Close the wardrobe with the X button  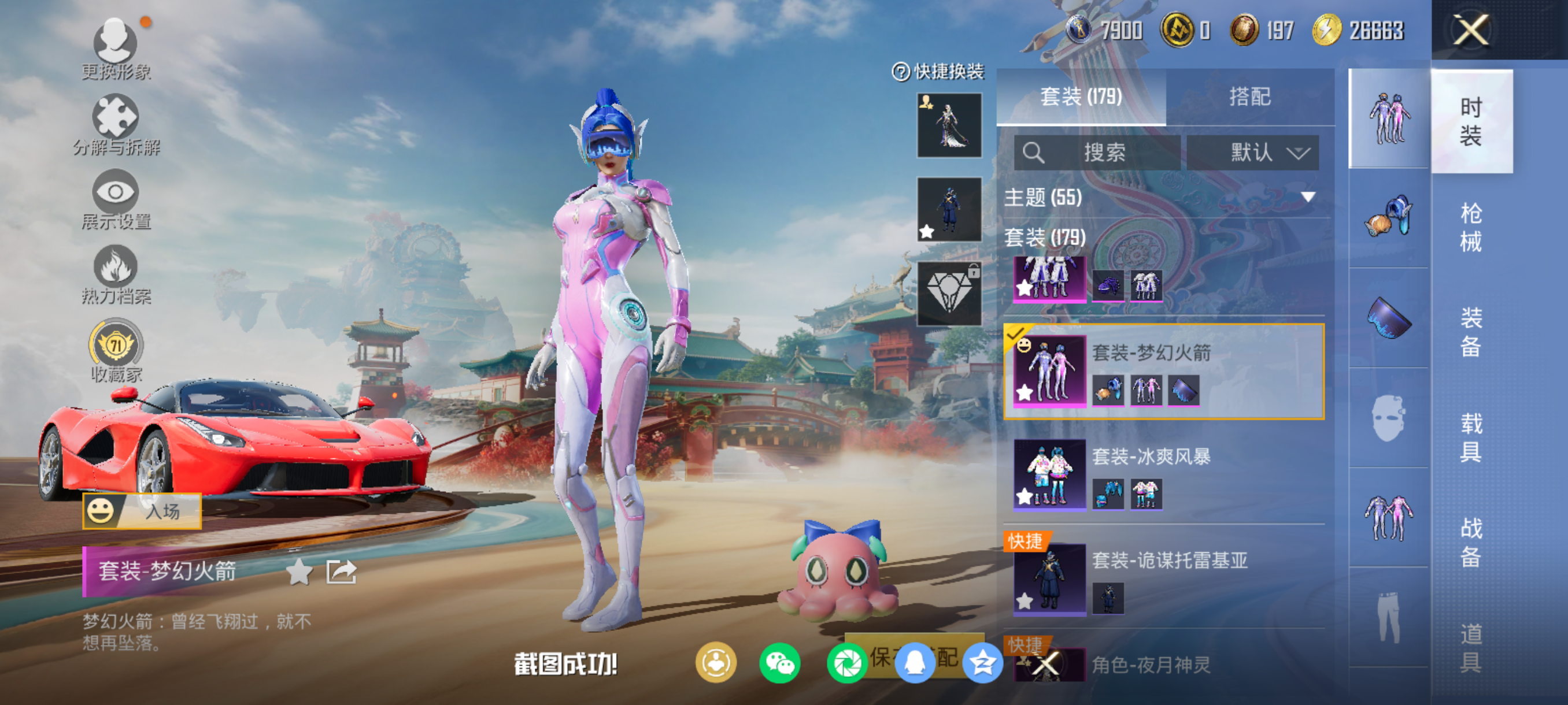pyautogui.click(x=1471, y=30)
